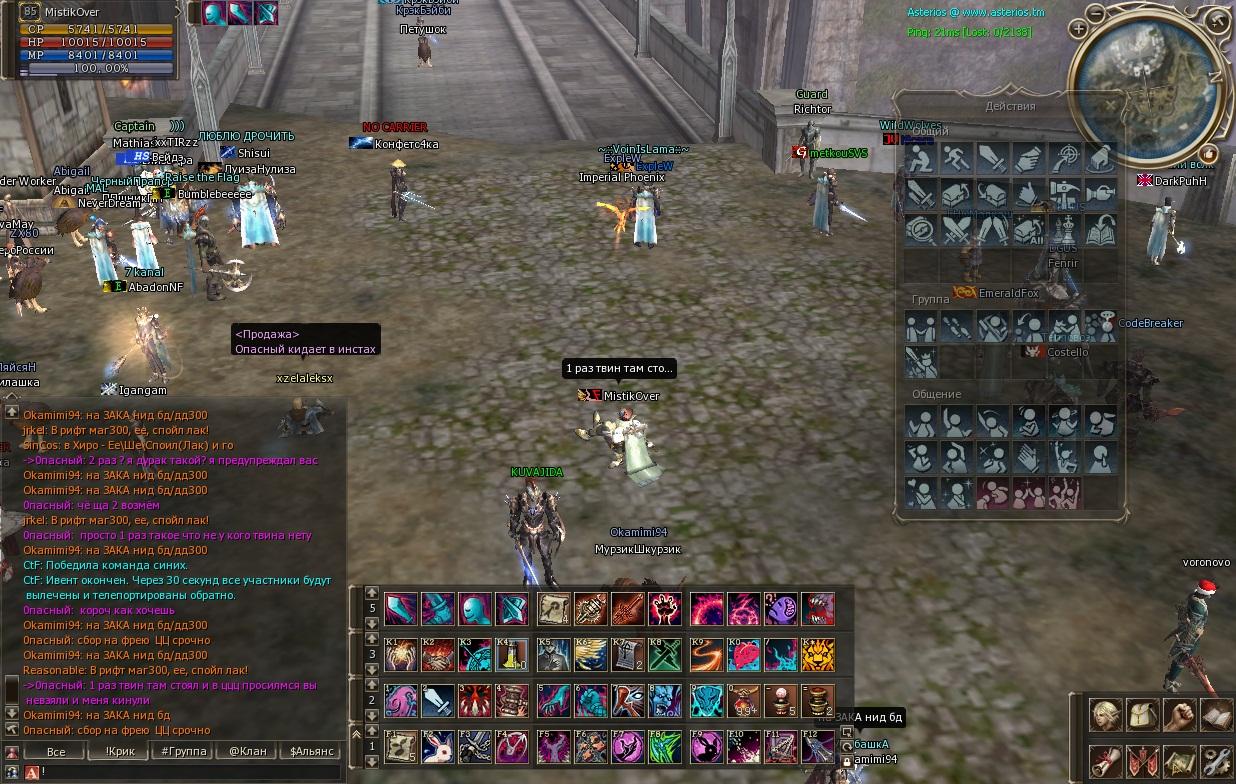Activate the golden lion skill on hotbar 3
This screenshot has height=784, width=1236.
click(817, 655)
